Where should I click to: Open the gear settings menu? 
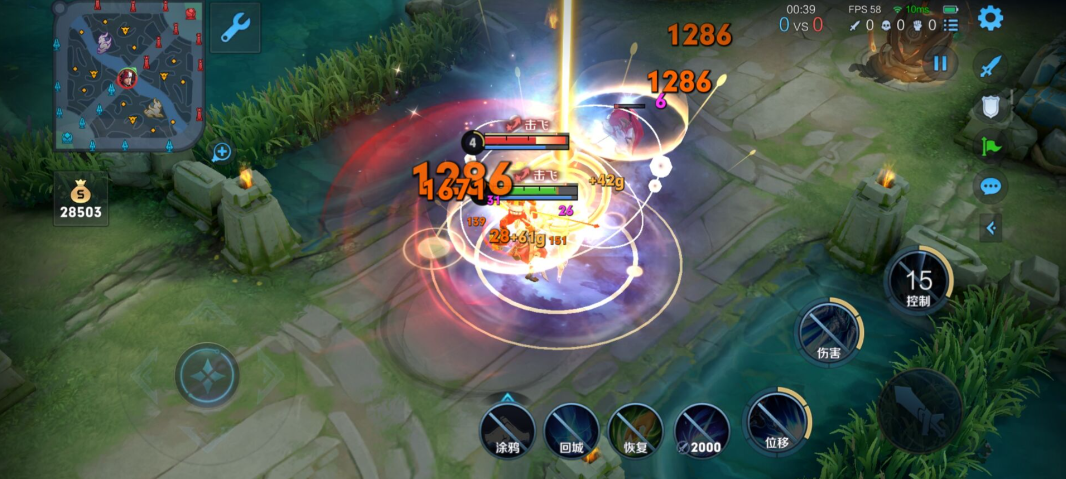click(x=990, y=18)
